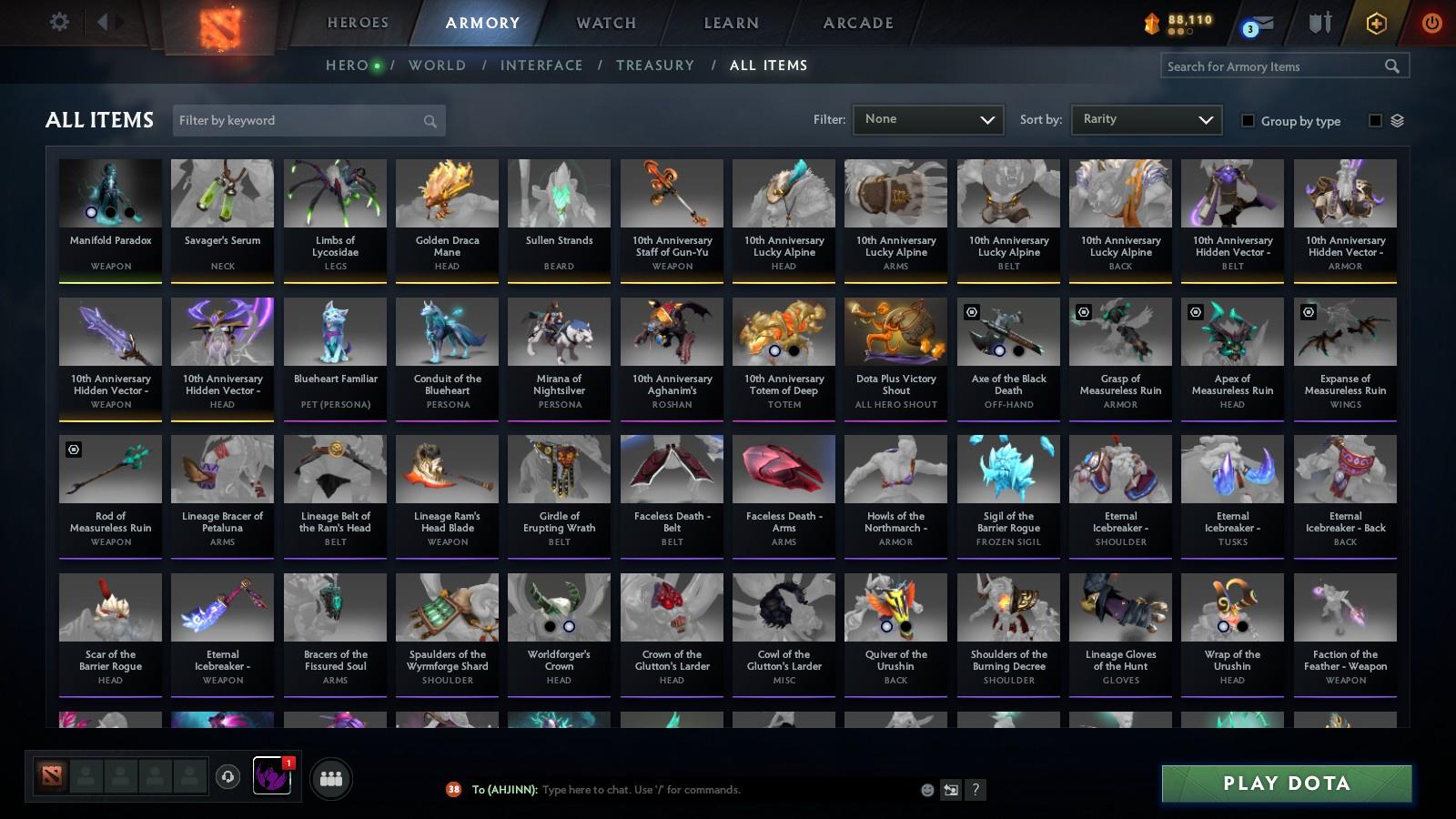Go to the TREASURY section

[x=655, y=65]
